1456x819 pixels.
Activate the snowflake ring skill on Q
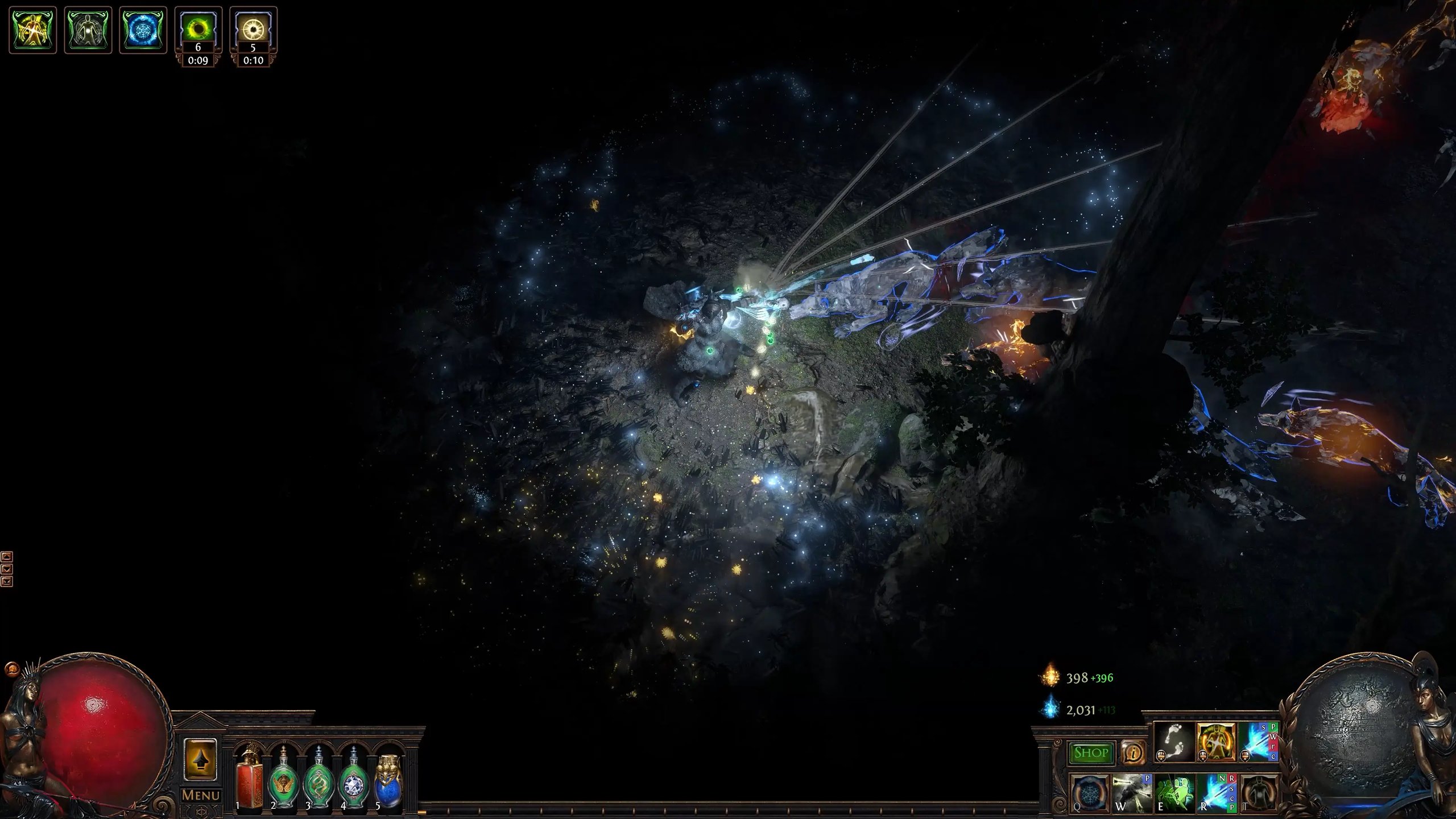pos(1090,793)
